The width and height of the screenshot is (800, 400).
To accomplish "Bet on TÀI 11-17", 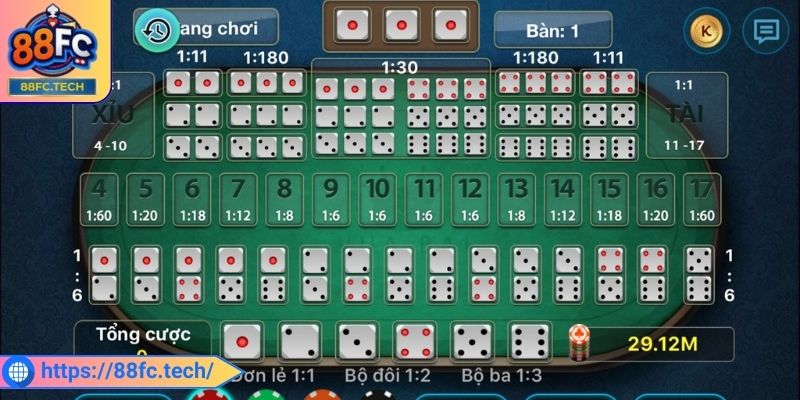I will pyautogui.click(x=684, y=116).
